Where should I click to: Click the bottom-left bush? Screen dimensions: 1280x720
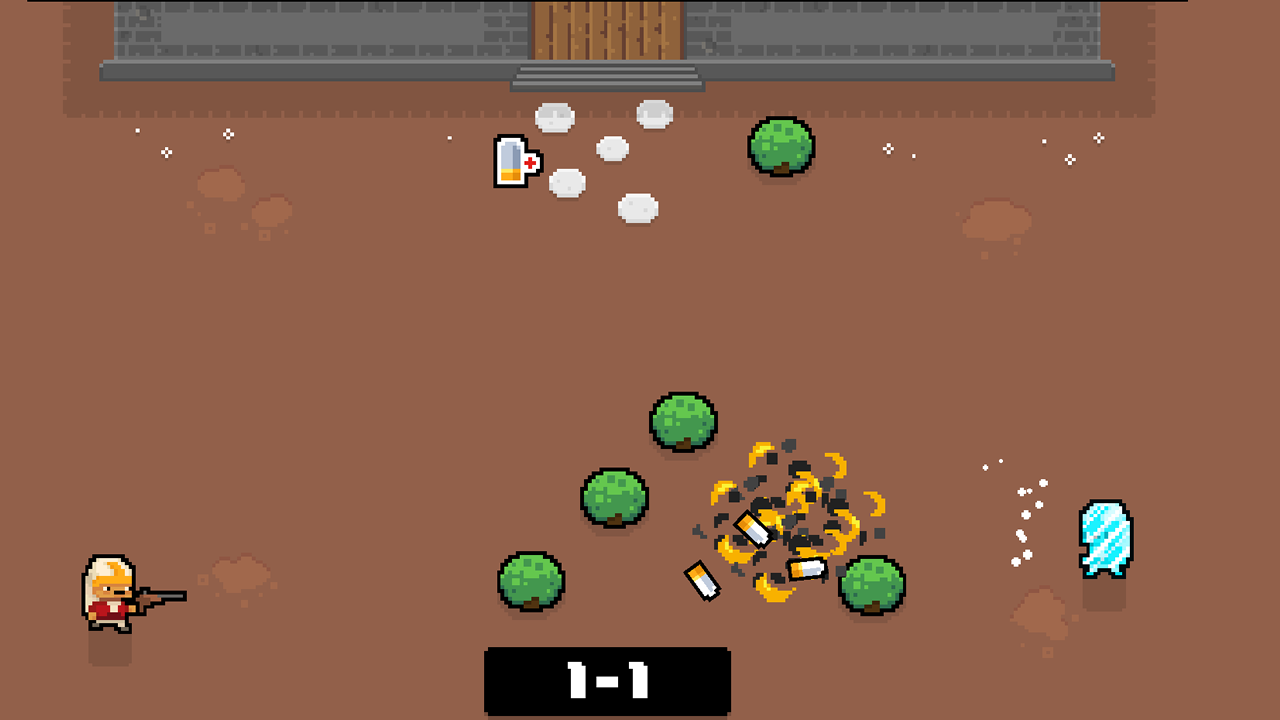[x=531, y=583]
